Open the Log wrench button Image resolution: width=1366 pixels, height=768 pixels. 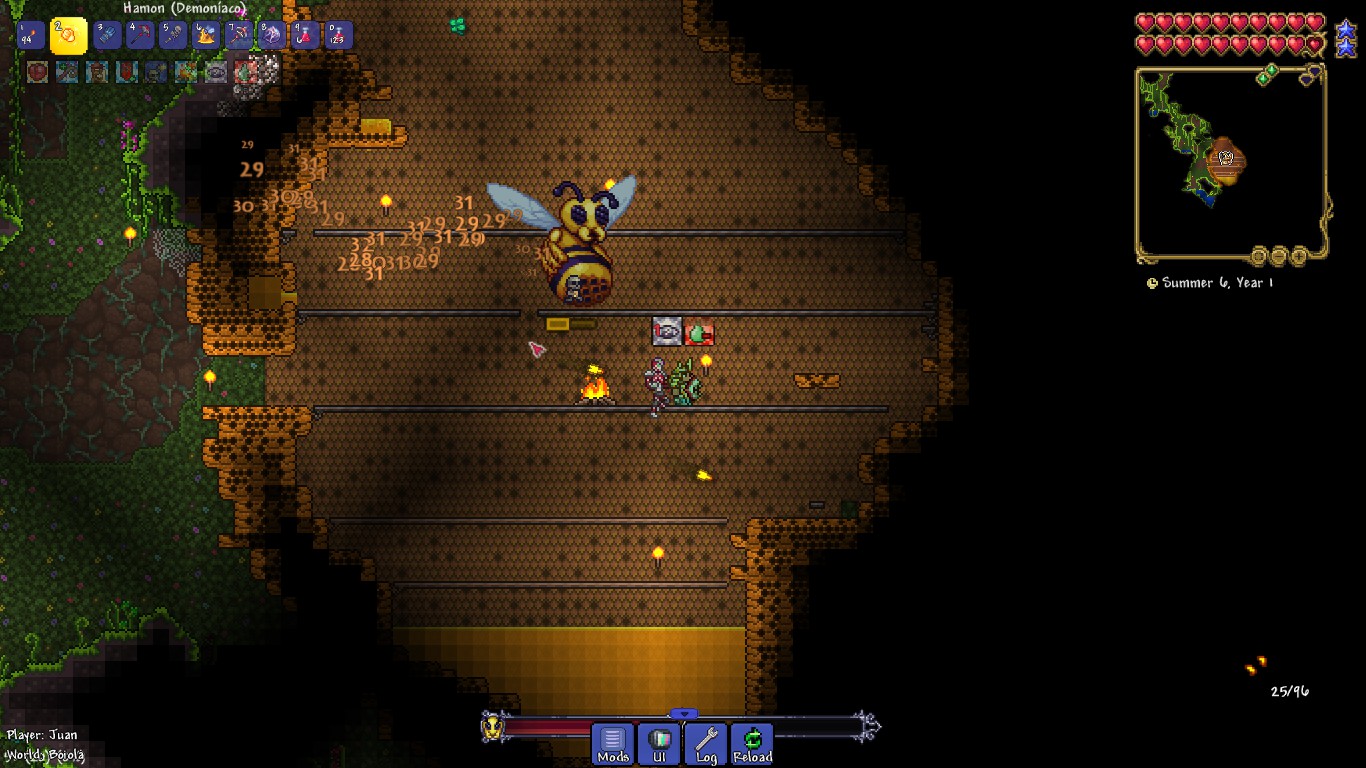pos(706,744)
